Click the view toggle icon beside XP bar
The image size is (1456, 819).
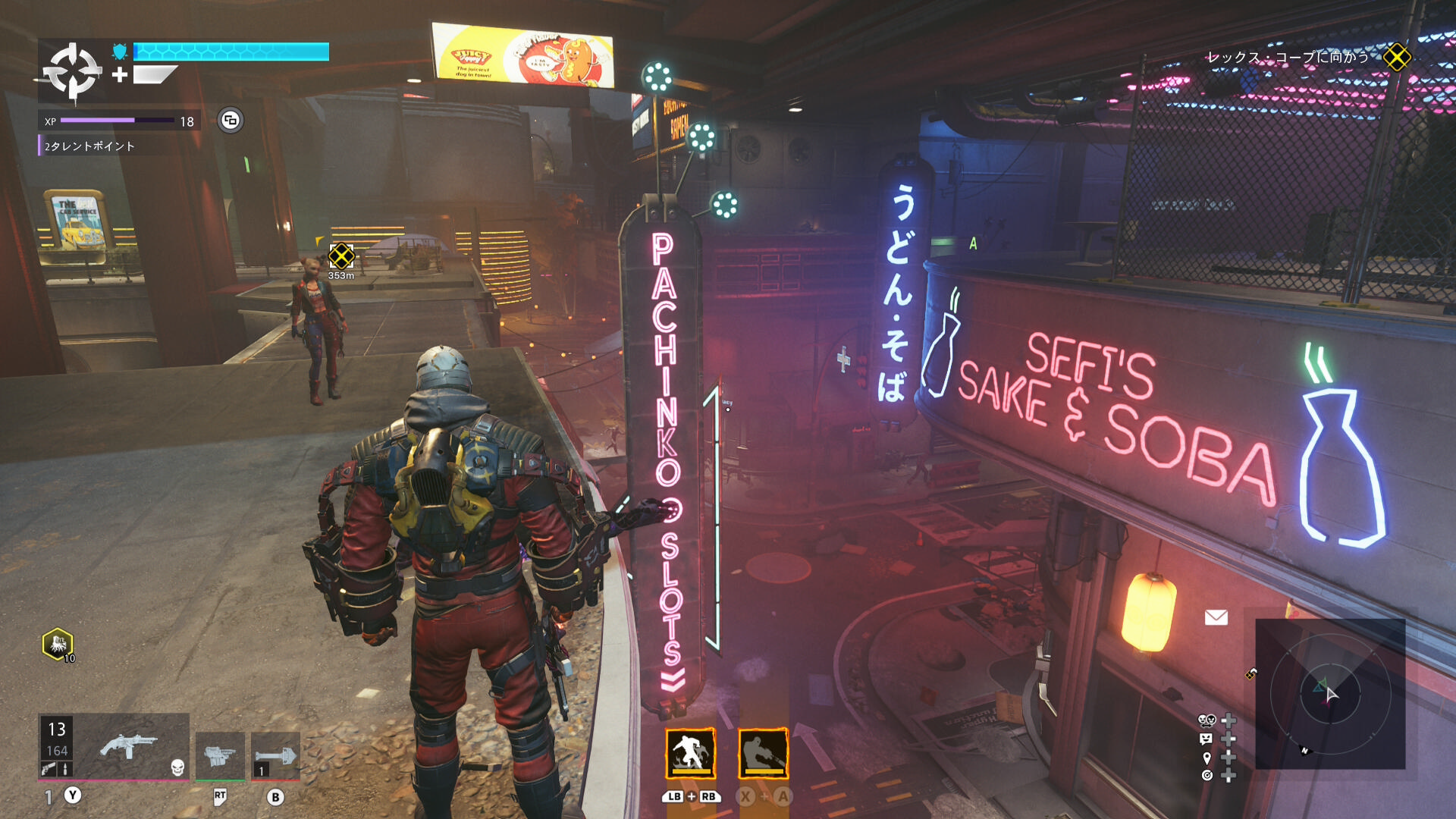[231, 121]
